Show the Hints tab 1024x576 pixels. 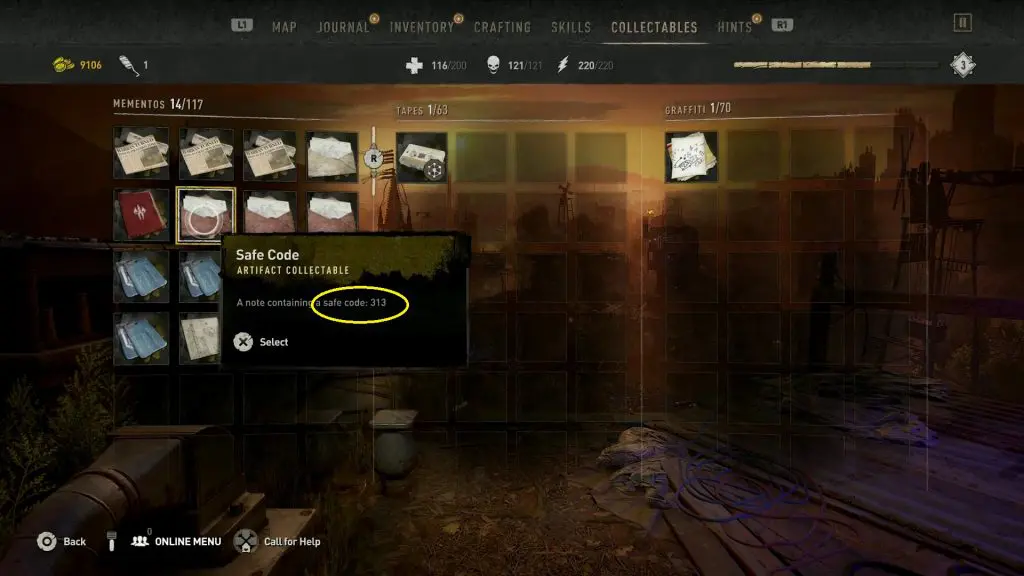(734, 27)
